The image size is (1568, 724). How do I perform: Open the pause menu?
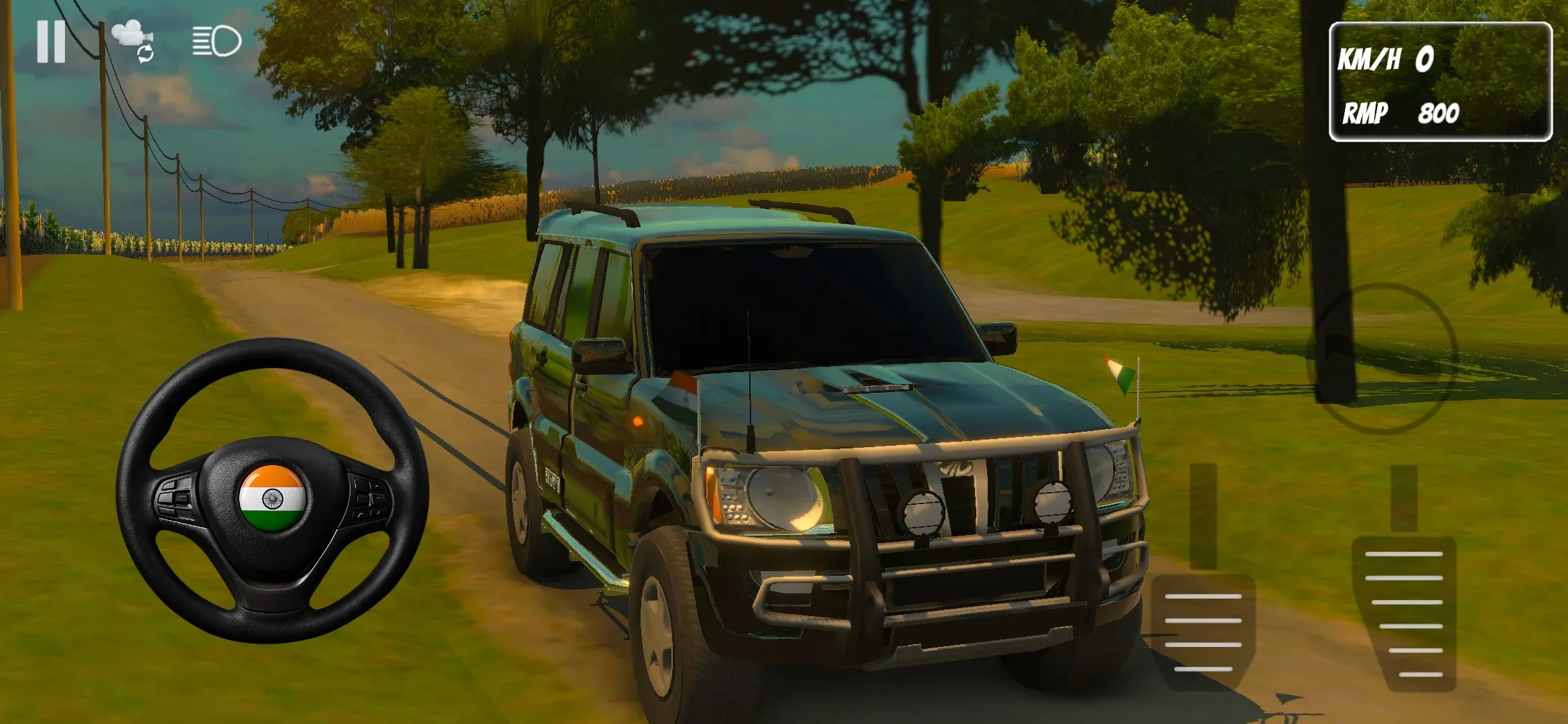pyautogui.click(x=50, y=42)
